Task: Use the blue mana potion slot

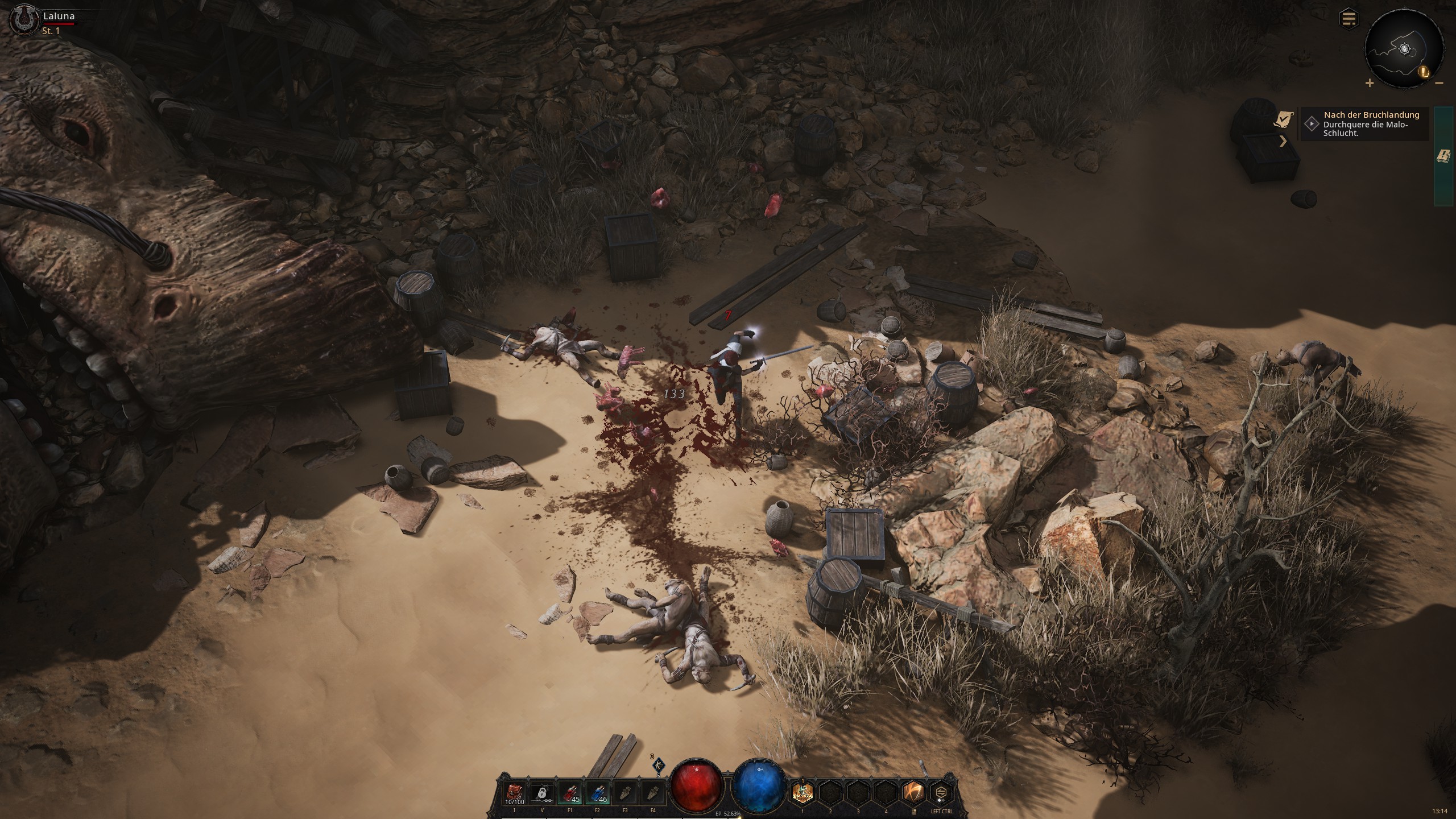Action: point(597,794)
